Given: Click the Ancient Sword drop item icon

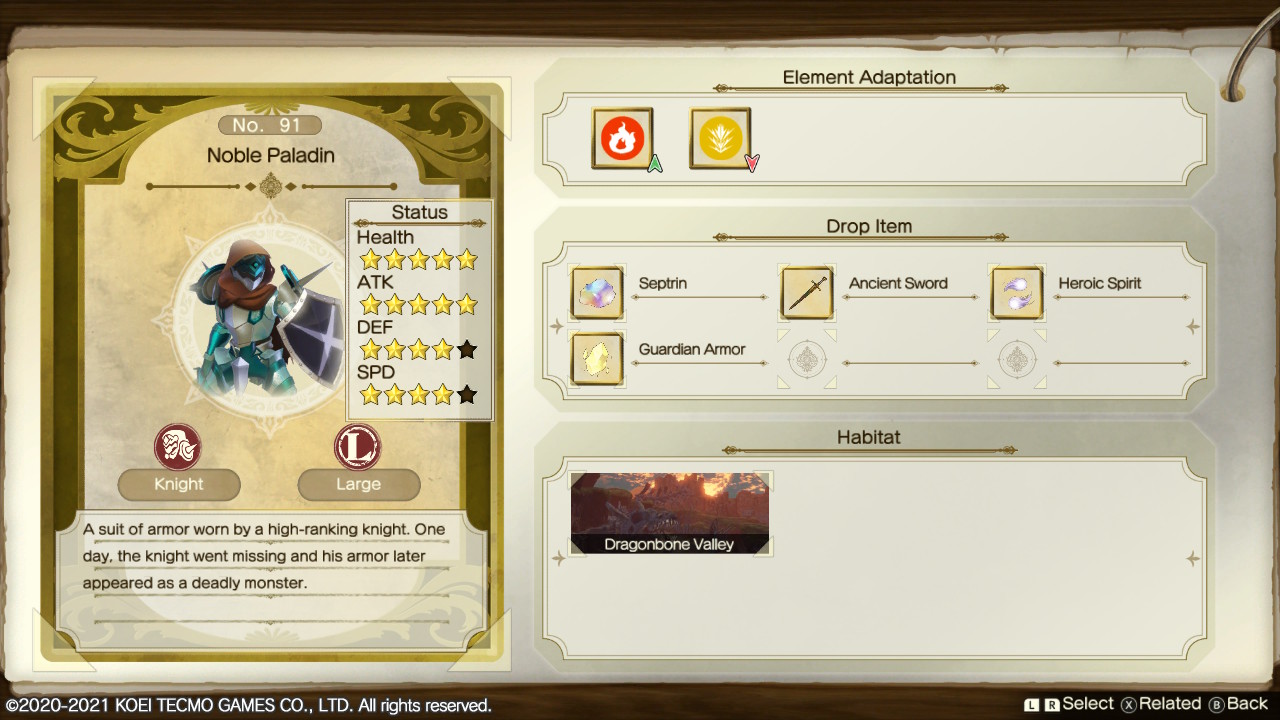Looking at the screenshot, I should coord(807,293).
